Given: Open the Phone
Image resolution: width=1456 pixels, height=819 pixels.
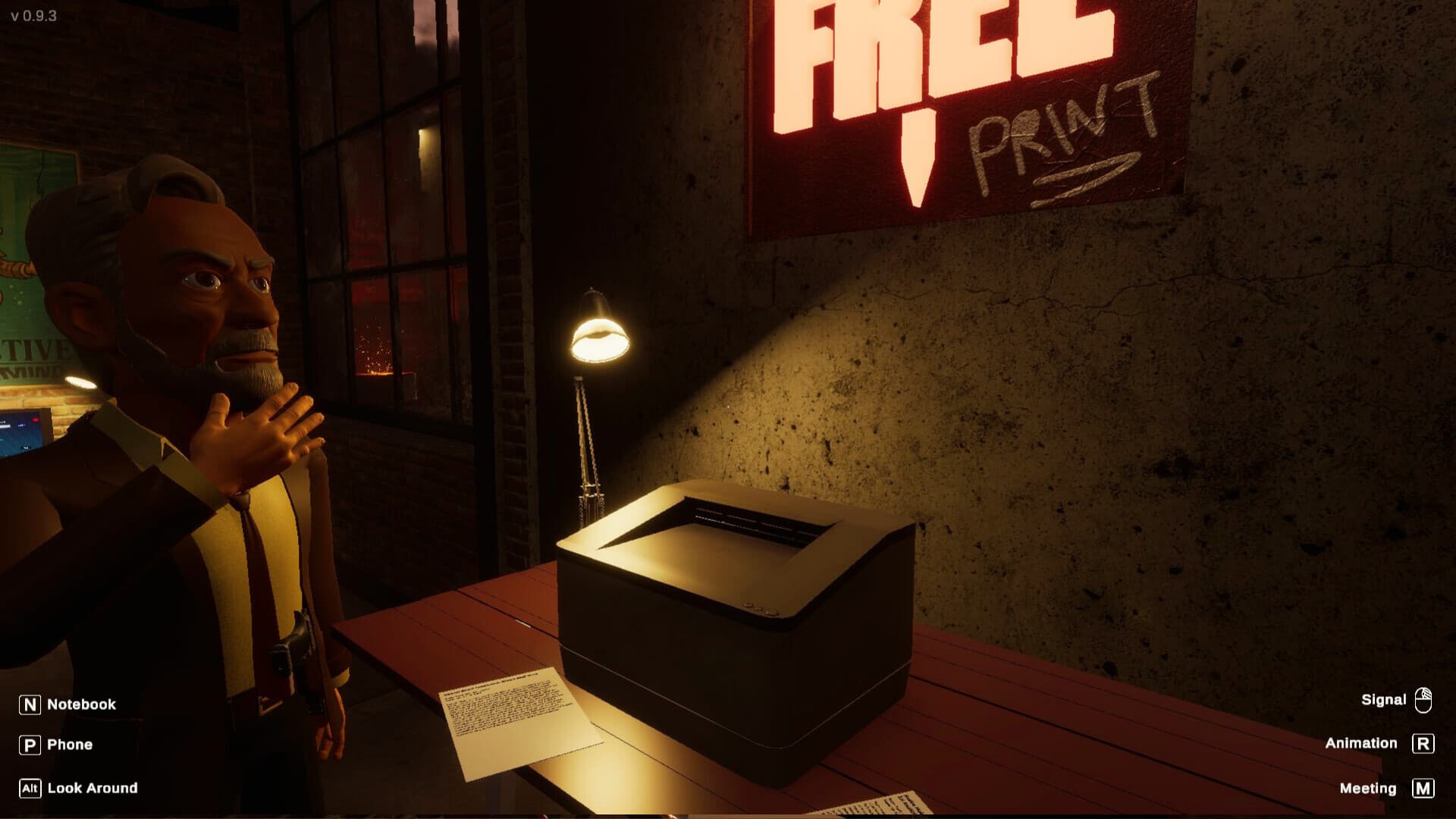Looking at the screenshot, I should (x=69, y=744).
